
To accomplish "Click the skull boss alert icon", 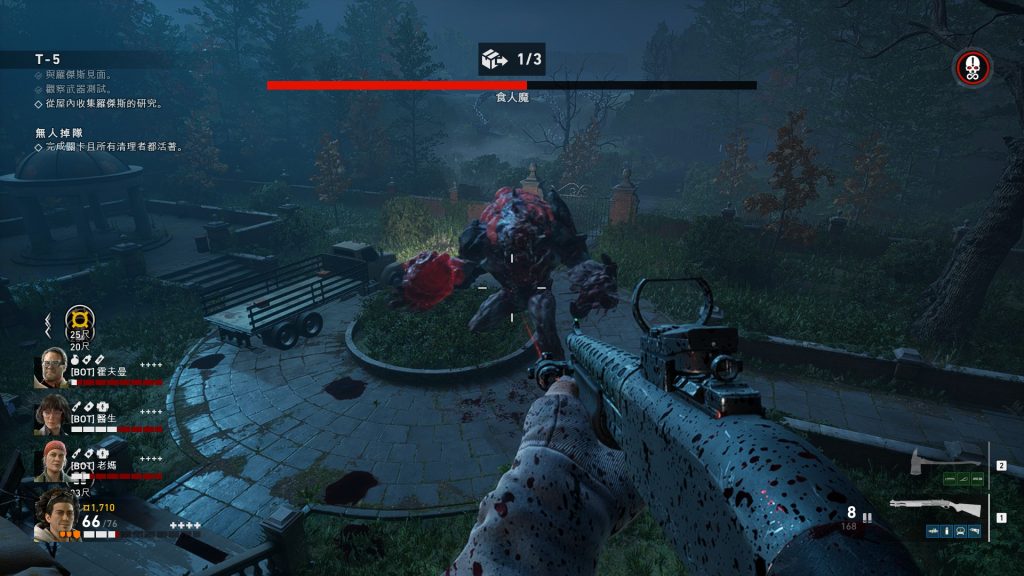I will (971, 68).
